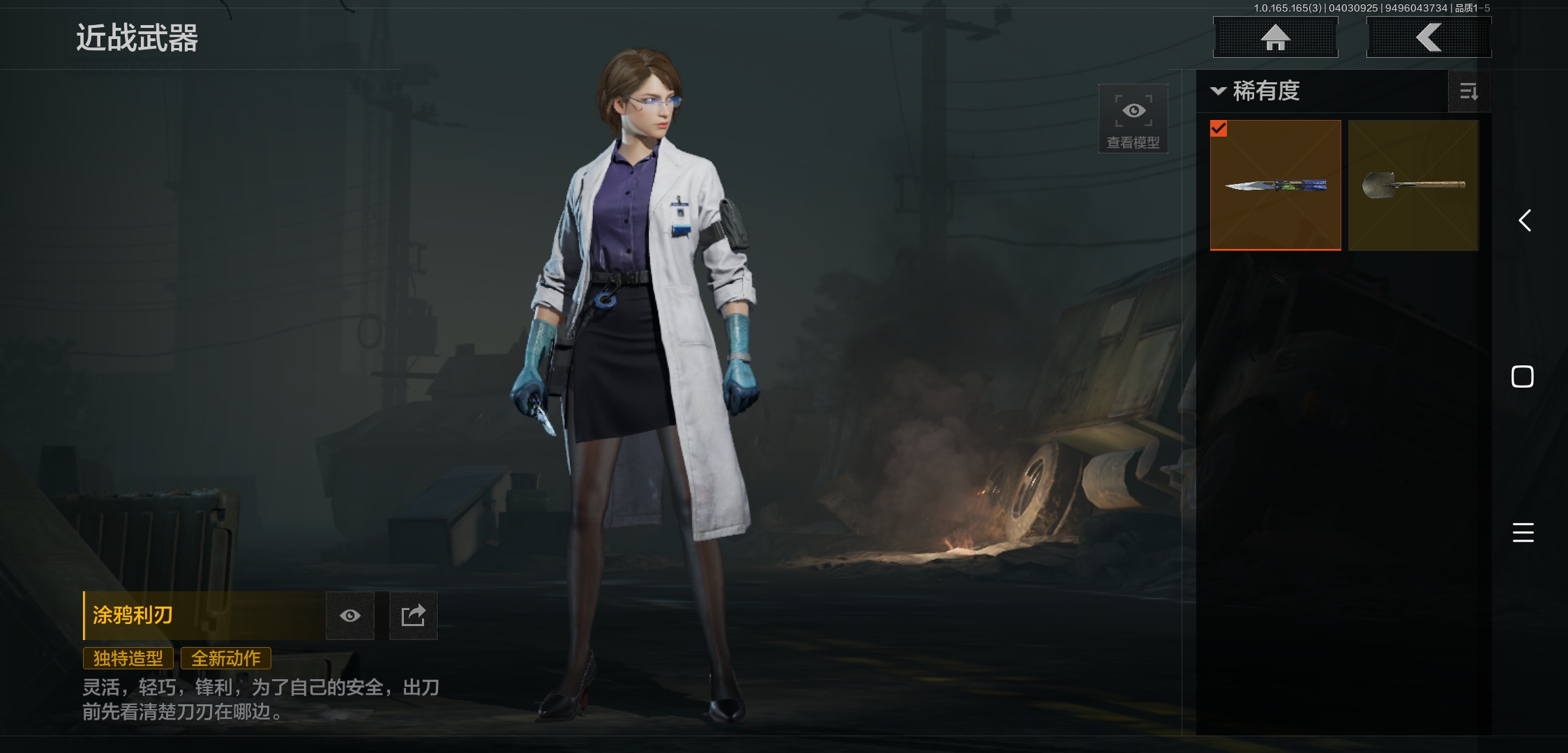Share the 涂鸦利刃 weapon skin

413,616
